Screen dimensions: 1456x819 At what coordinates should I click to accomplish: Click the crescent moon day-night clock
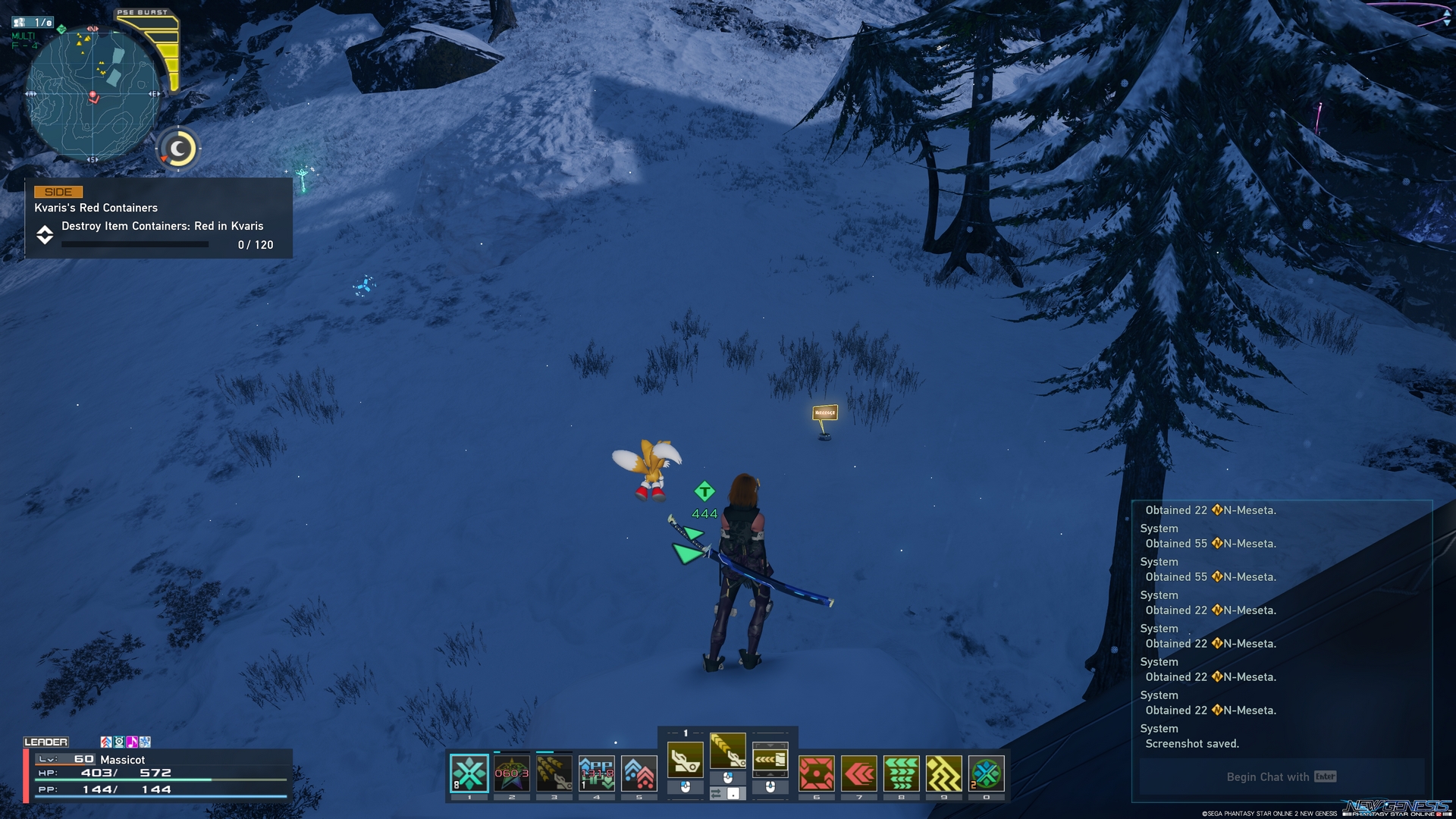(x=179, y=149)
